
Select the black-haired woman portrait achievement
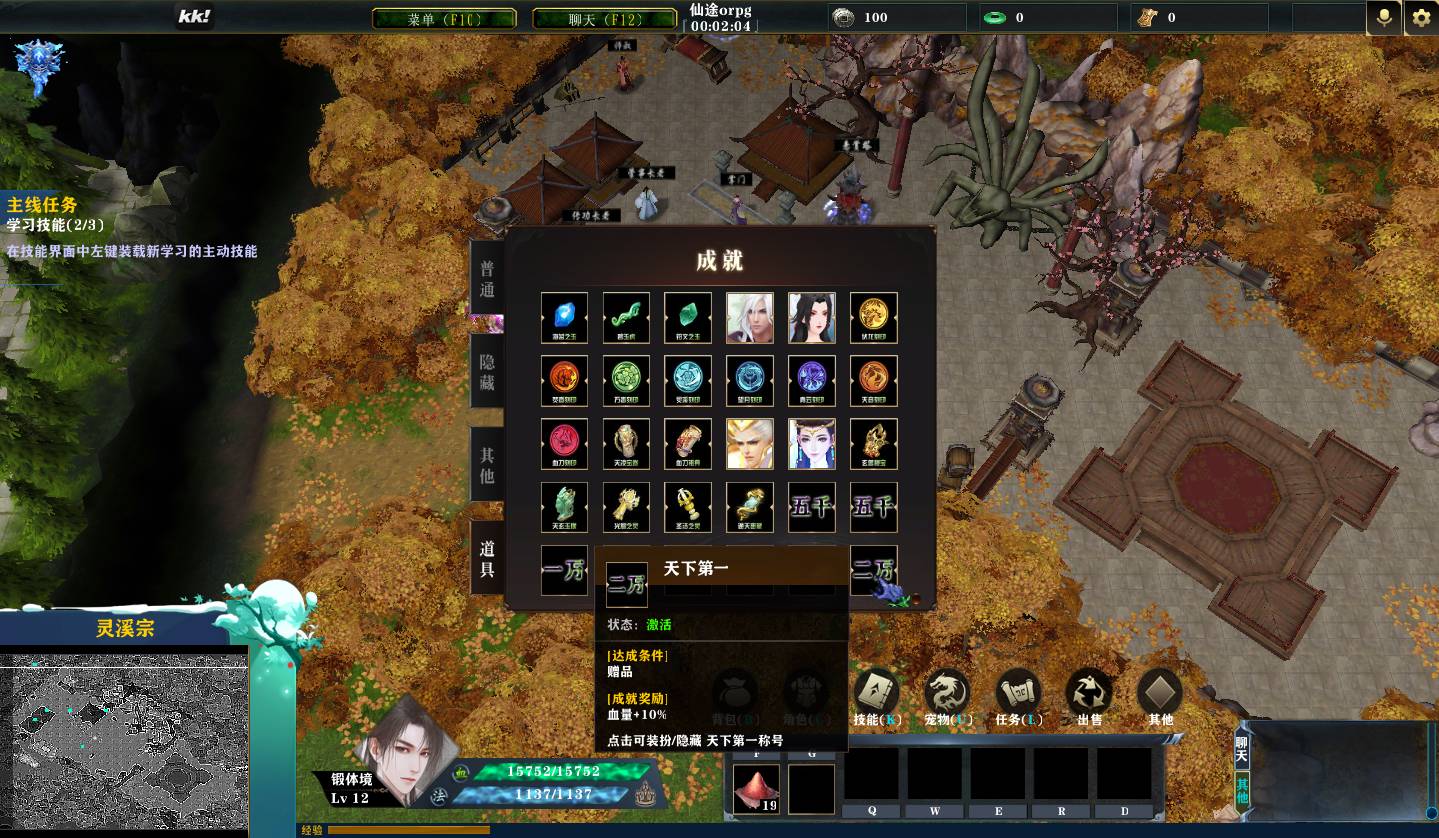tap(812, 317)
